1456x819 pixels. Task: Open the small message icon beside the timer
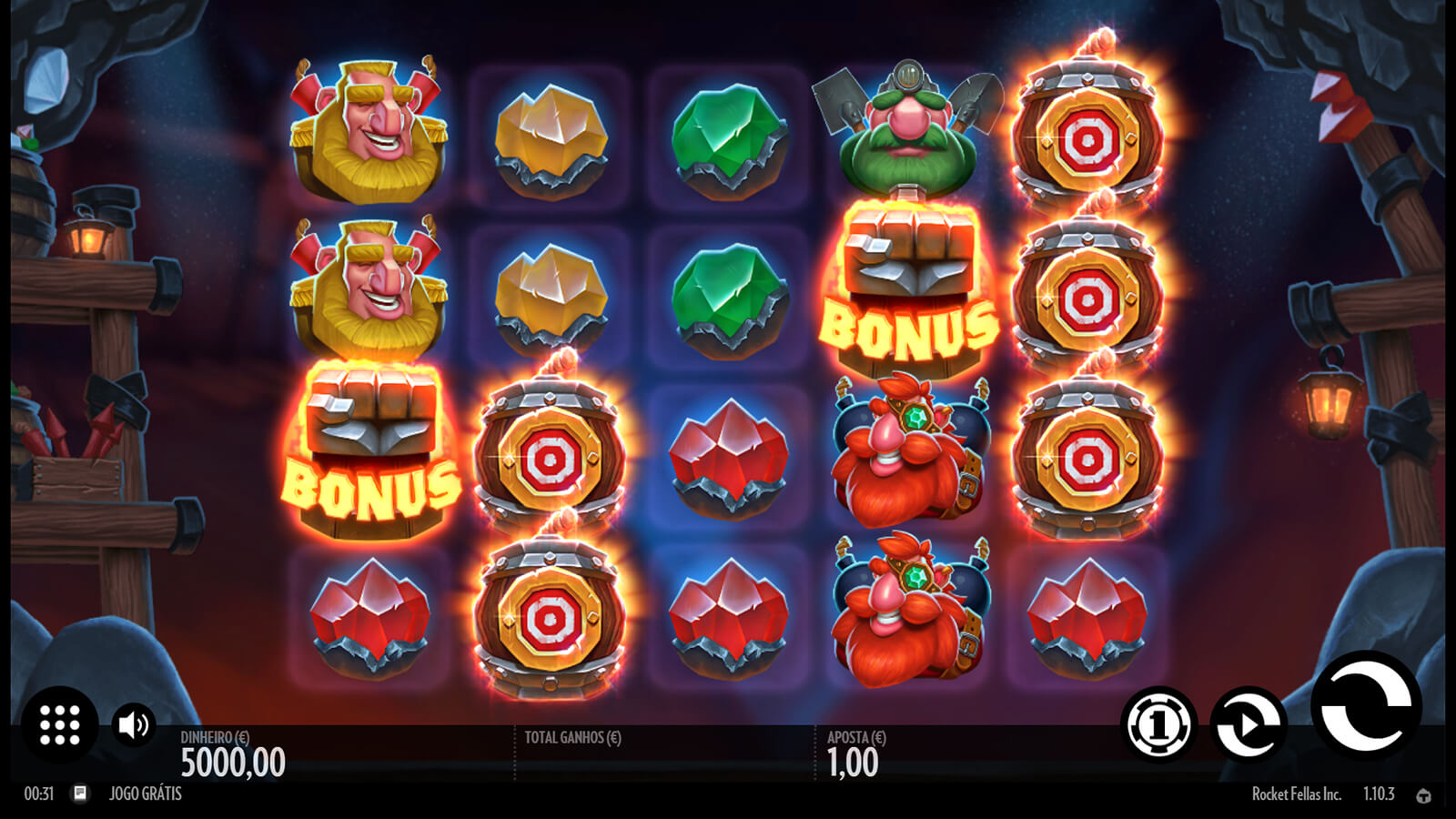coord(80,794)
